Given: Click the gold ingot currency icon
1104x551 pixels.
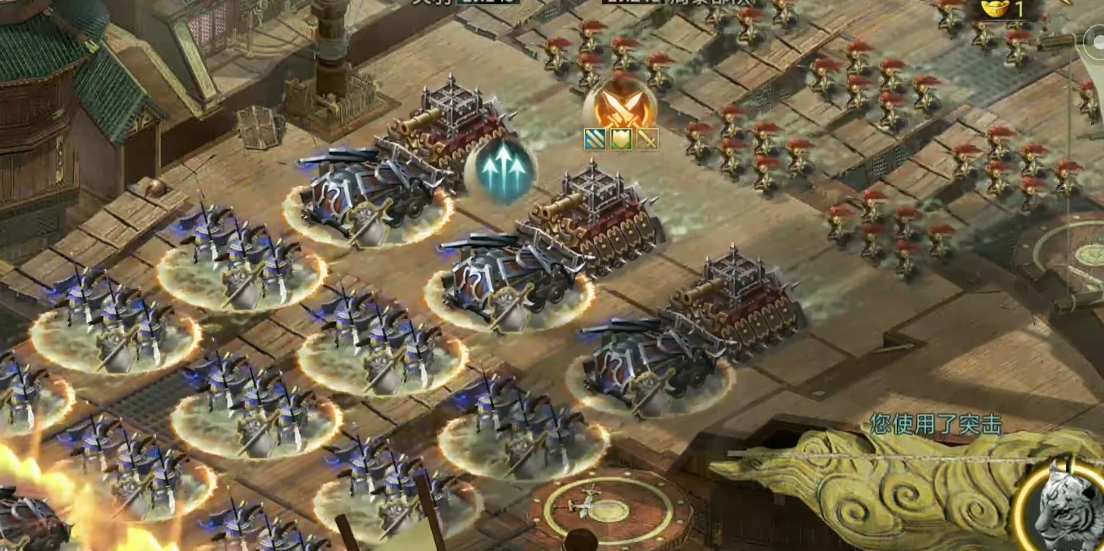Looking at the screenshot, I should pos(993,9).
